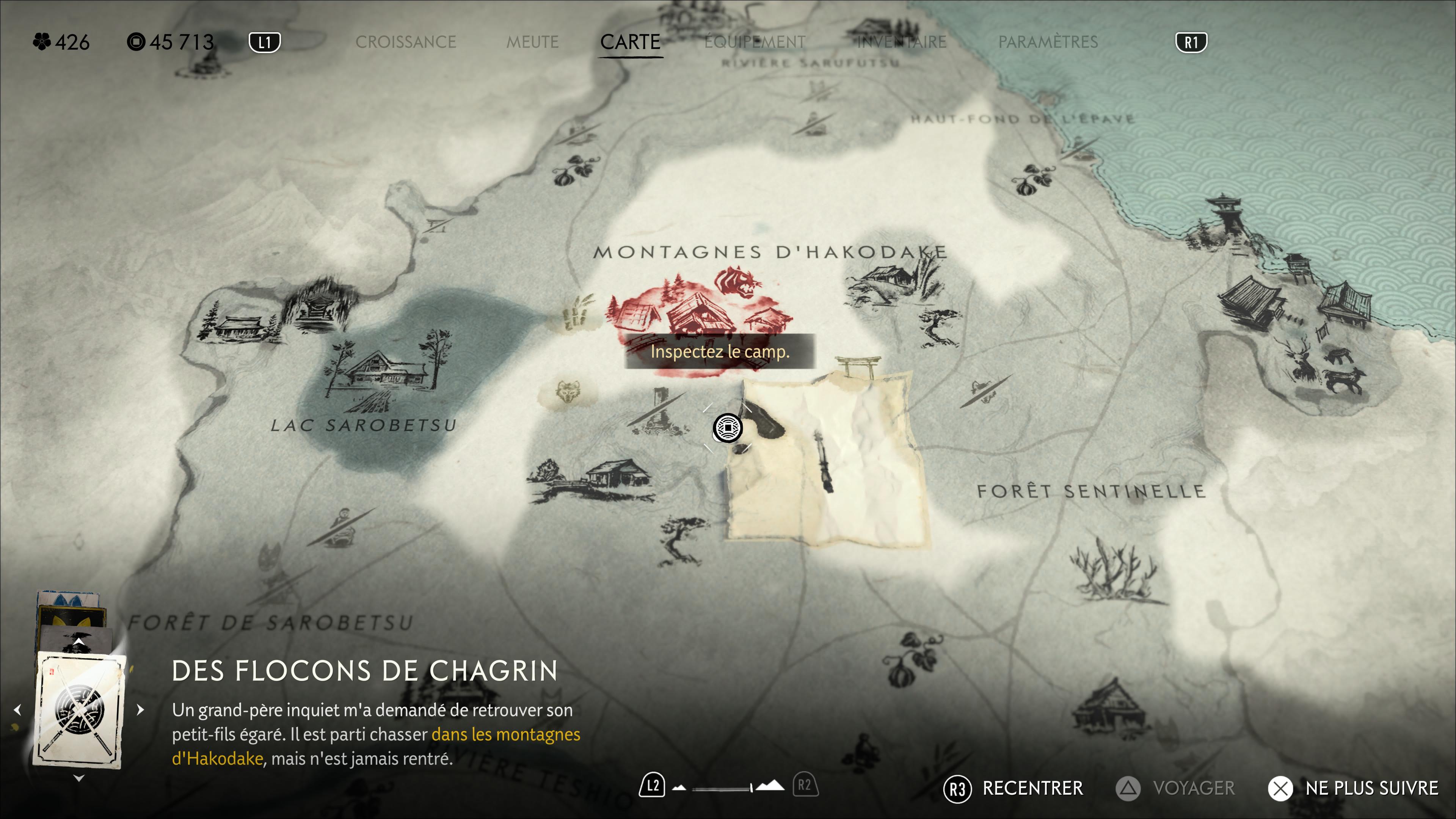Open the Inventaire tab
The width and height of the screenshot is (1456, 819).
902,42
